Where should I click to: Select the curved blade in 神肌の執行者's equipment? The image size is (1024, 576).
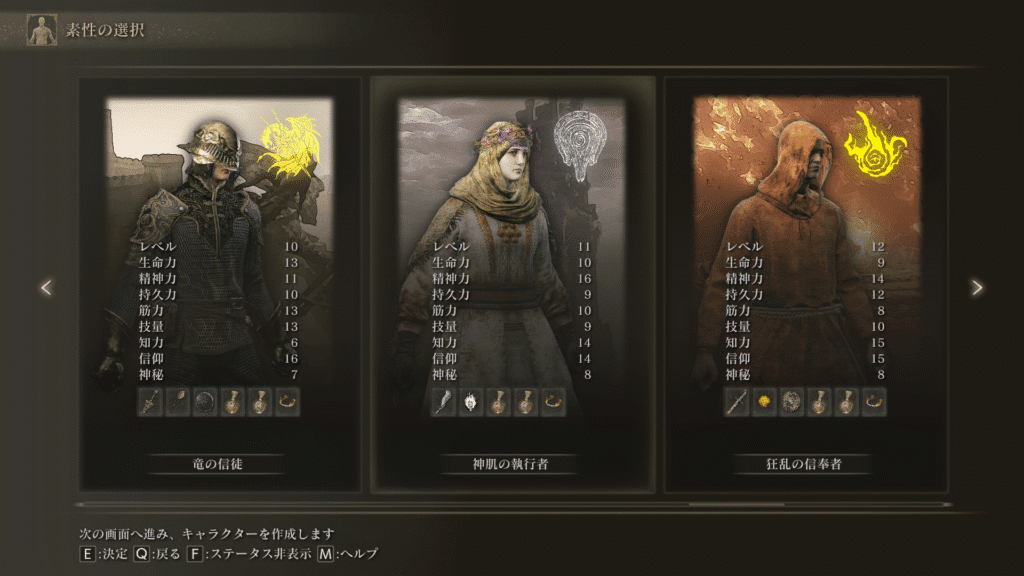(443, 402)
